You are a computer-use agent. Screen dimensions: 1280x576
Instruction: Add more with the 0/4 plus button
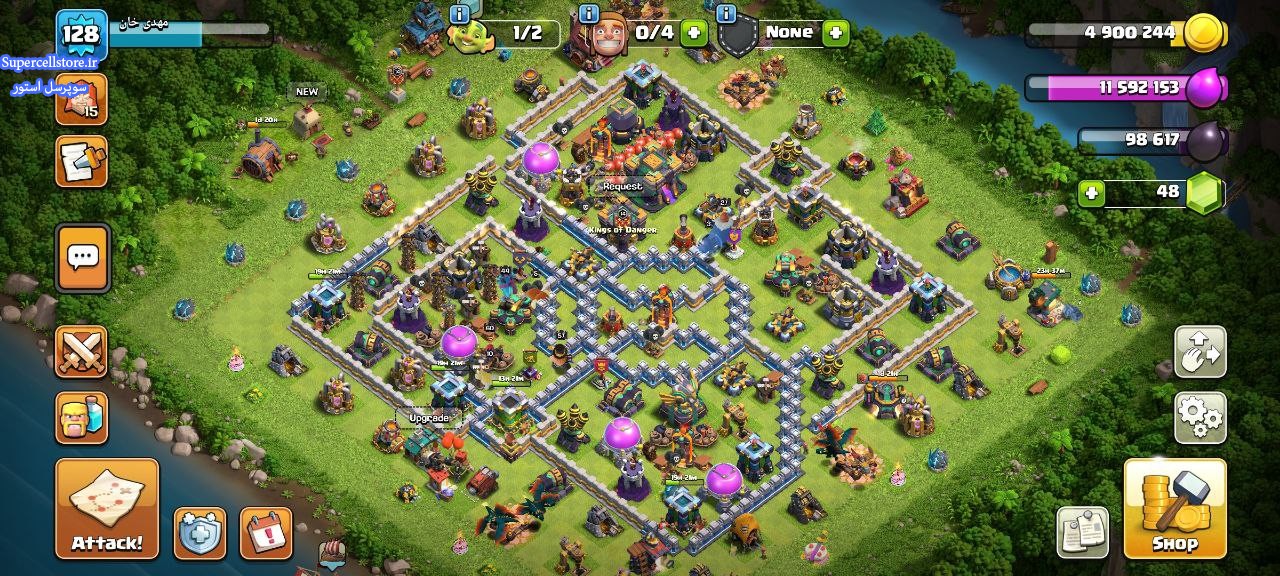pos(693,33)
